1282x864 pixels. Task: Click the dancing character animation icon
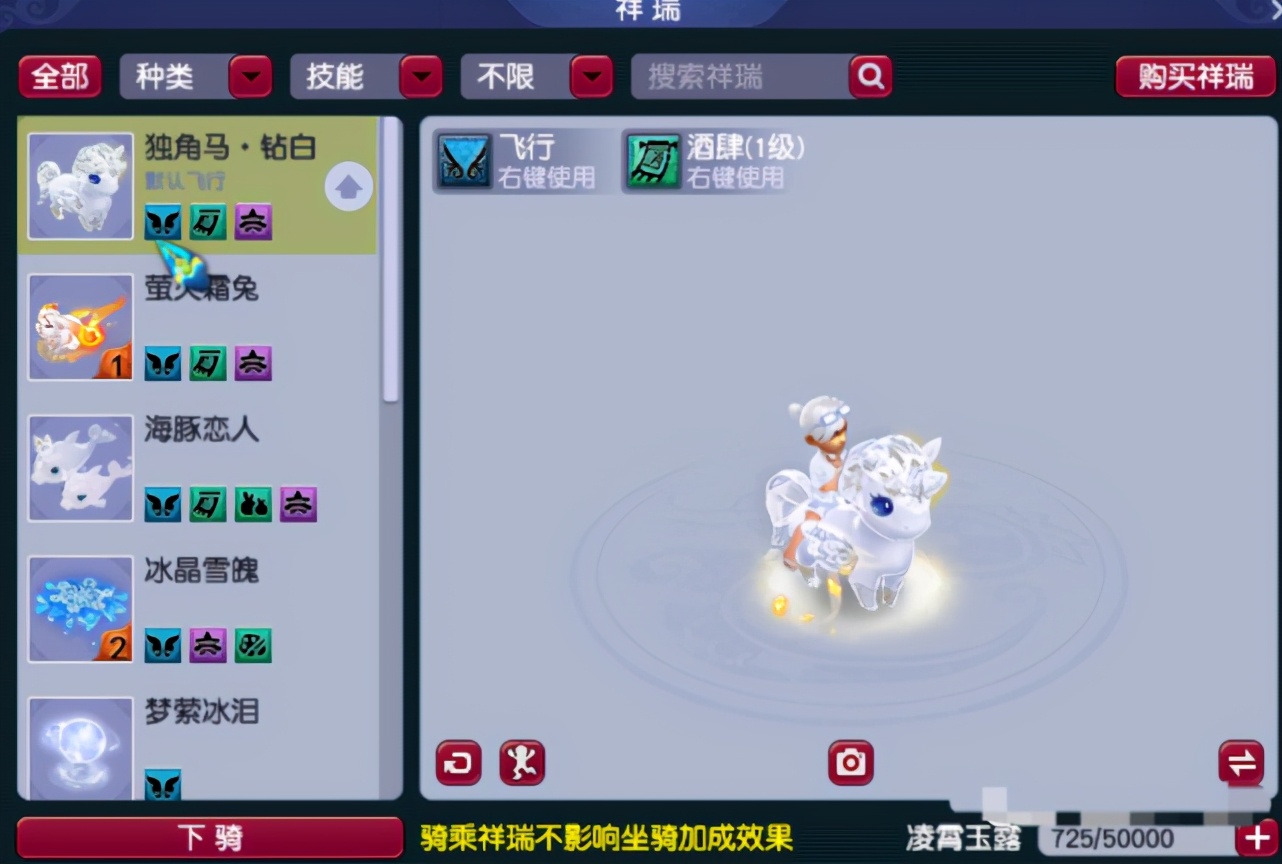click(520, 762)
